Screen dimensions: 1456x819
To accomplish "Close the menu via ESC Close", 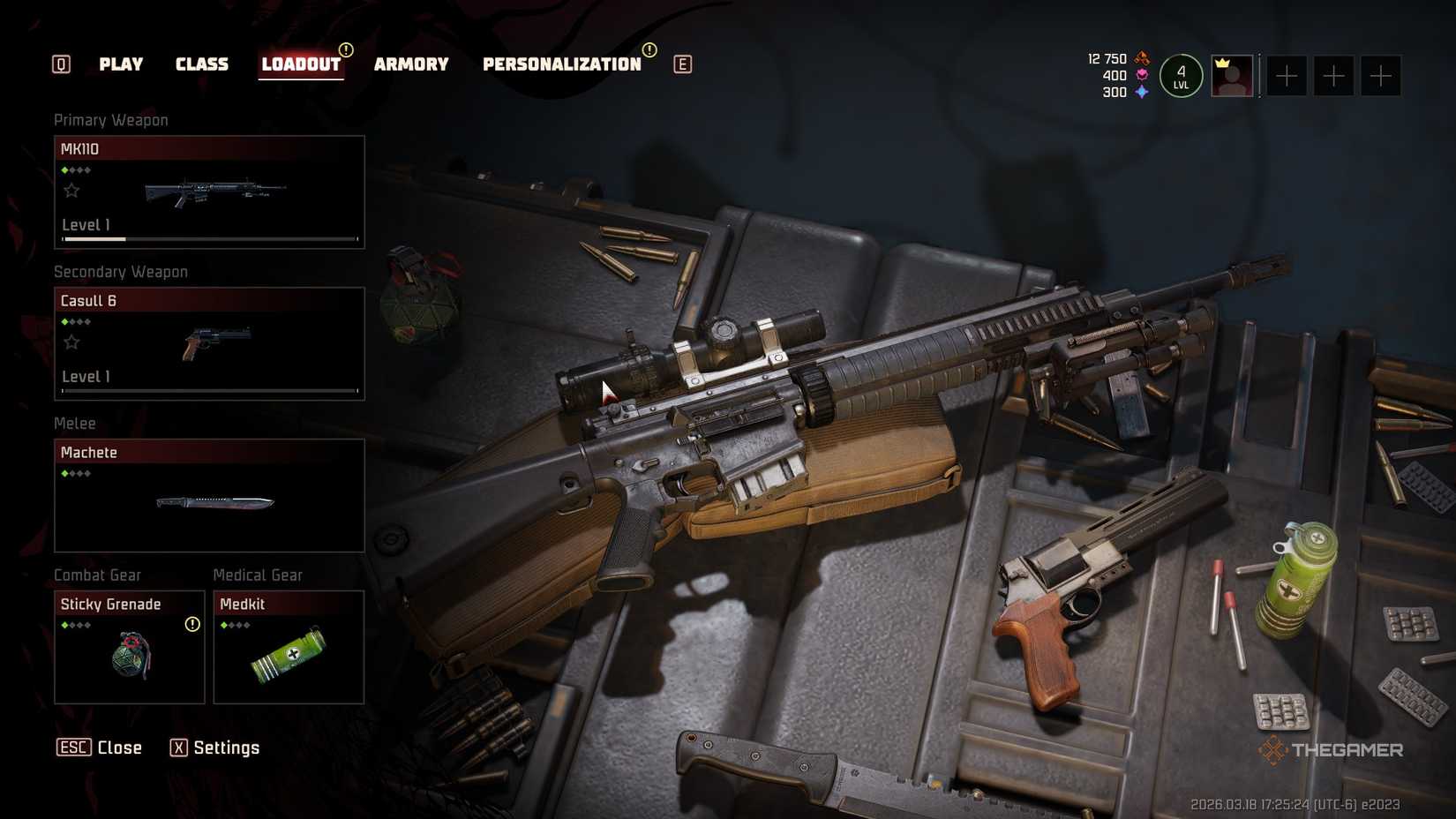I will click(x=100, y=748).
